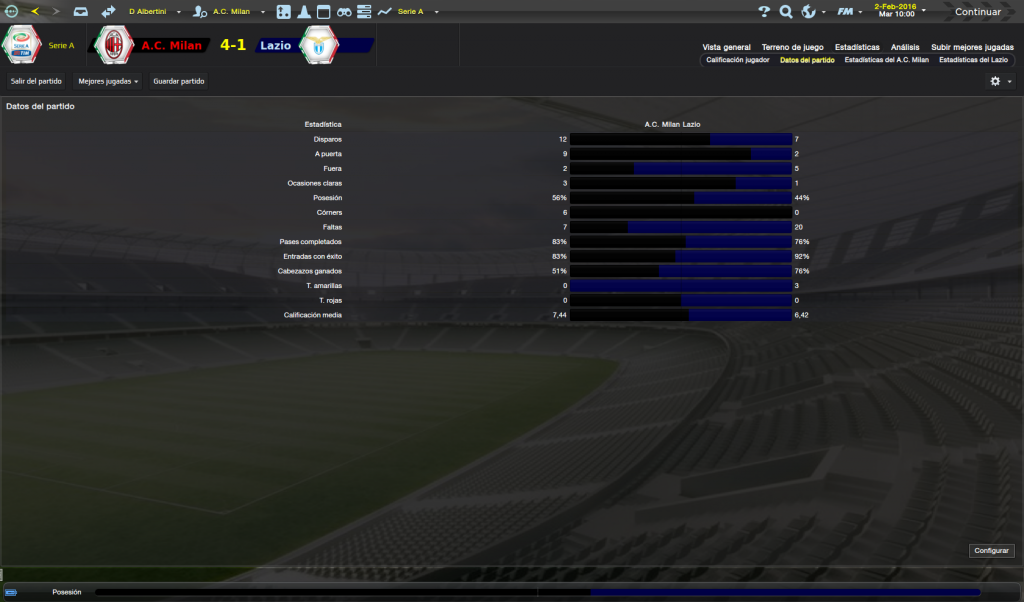Screen dimensions: 1024x602
Task: Choose Subir mejores jugadas
Action: click(x=972, y=47)
